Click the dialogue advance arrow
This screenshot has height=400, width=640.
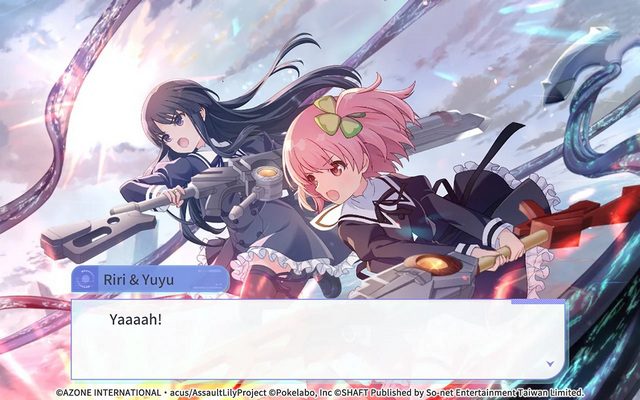(x=549, y=364)
